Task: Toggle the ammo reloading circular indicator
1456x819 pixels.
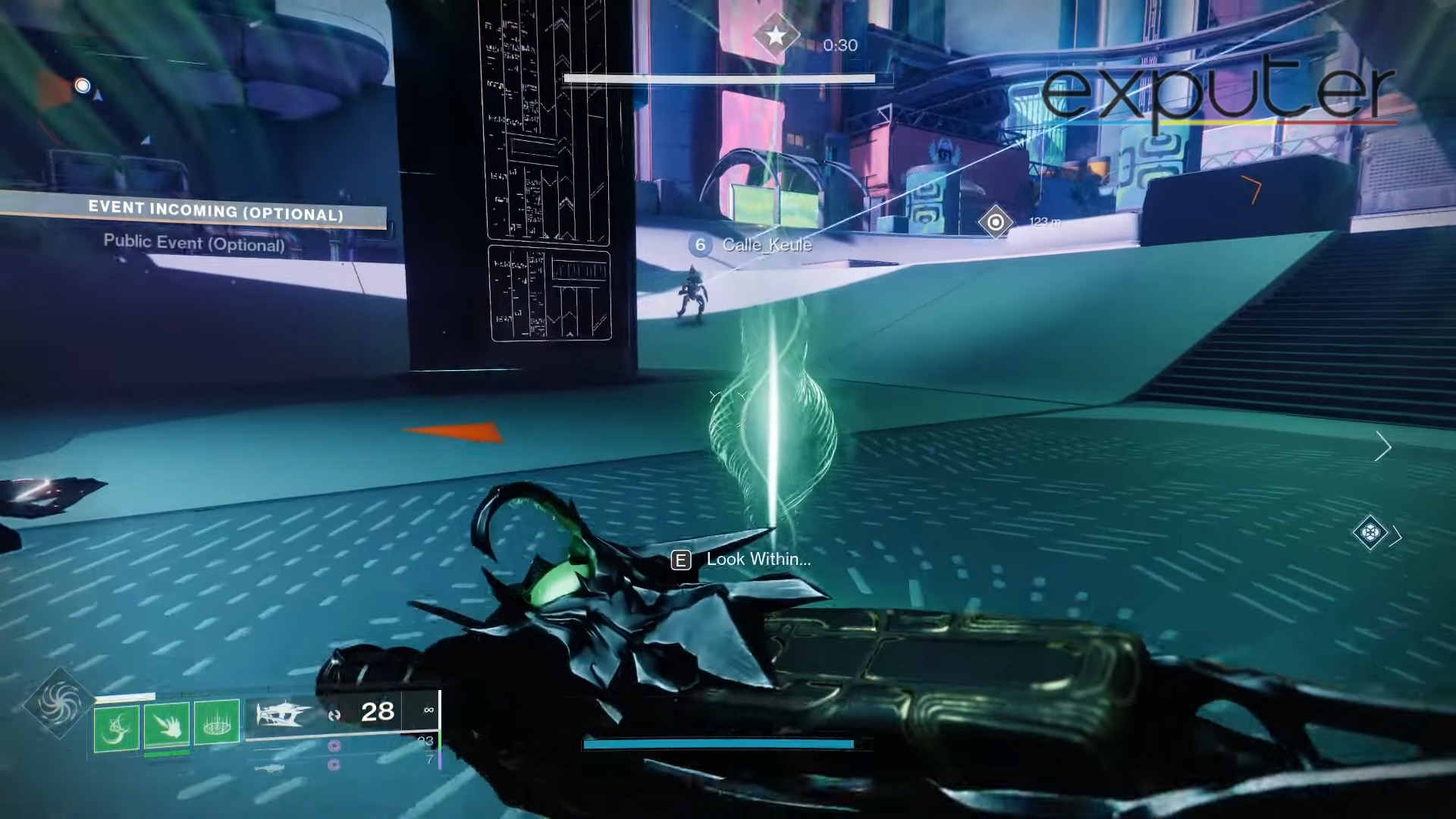Action: (x=335, y=714)
